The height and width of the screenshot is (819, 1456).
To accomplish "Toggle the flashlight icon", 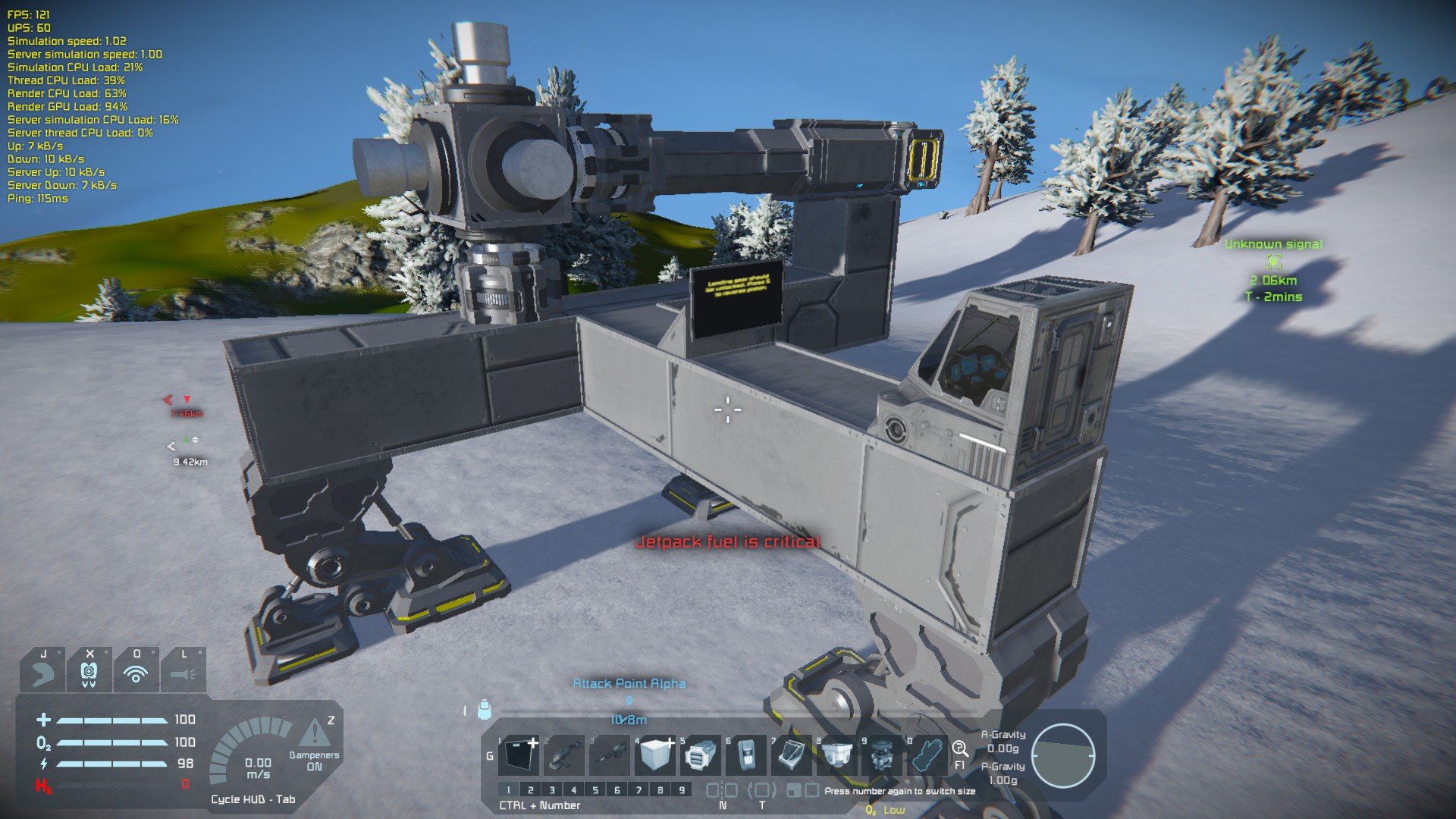I will point(183,673).
